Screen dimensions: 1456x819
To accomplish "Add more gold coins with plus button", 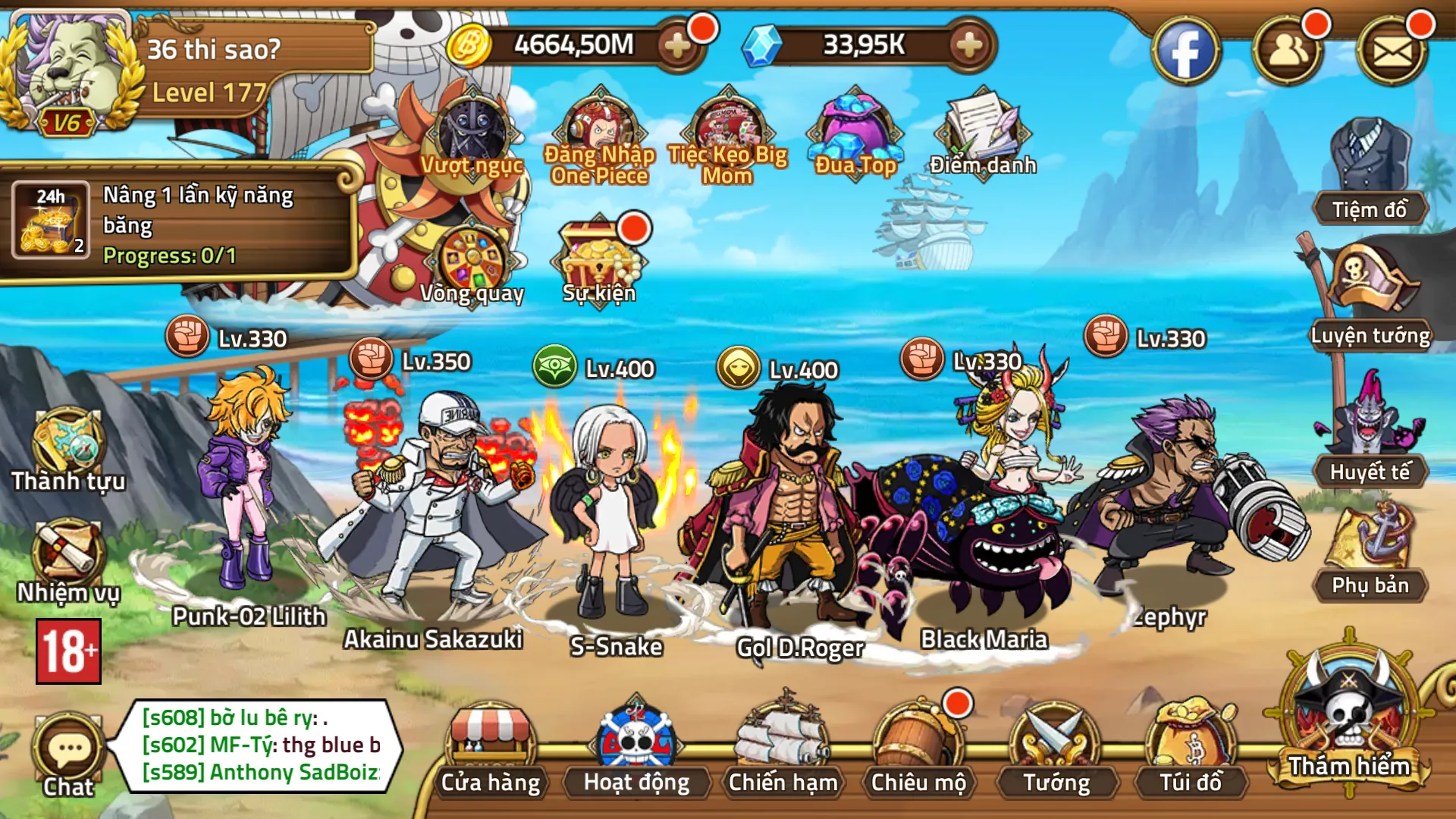I will [677, 46].
